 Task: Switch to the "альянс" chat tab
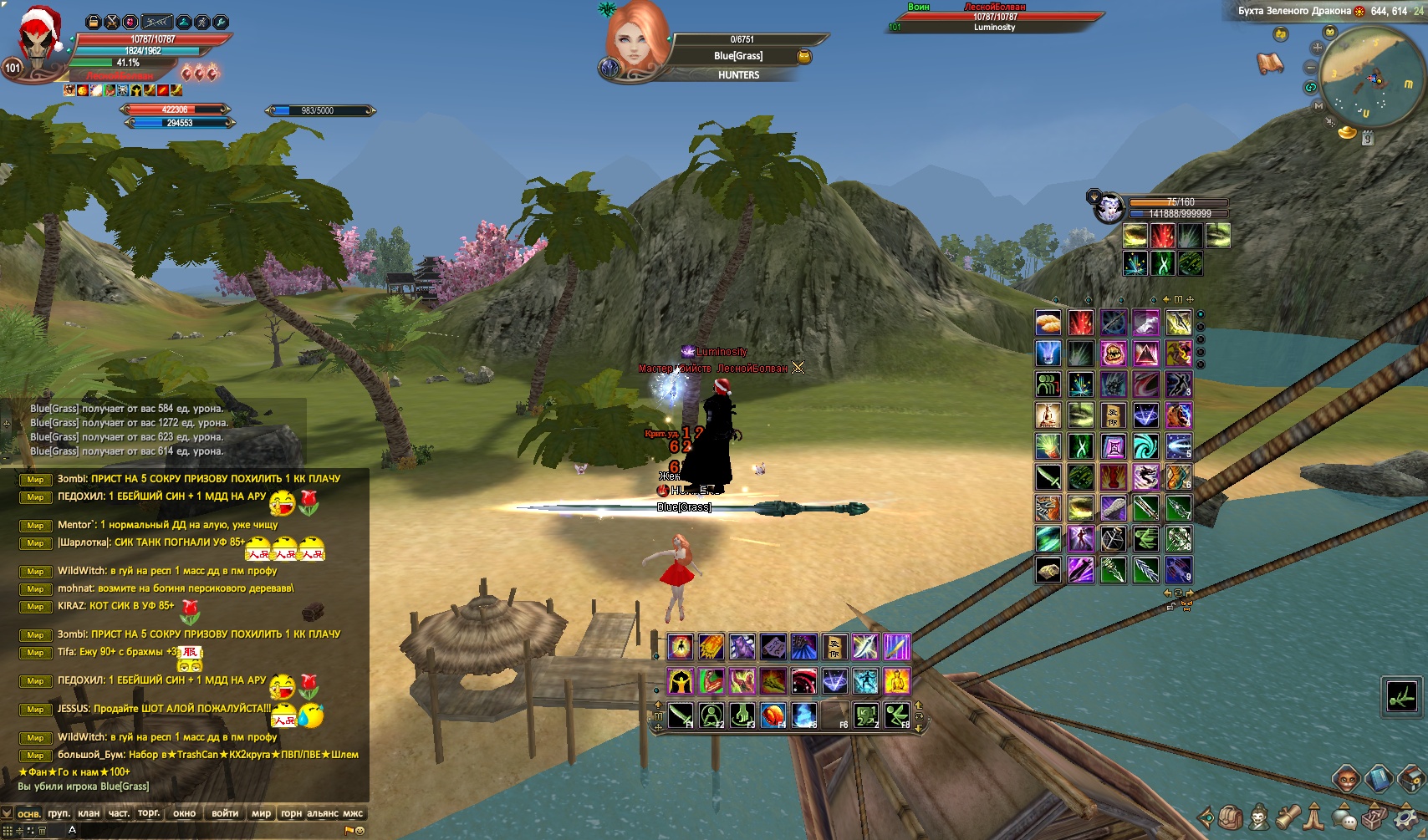coord(323,813)
